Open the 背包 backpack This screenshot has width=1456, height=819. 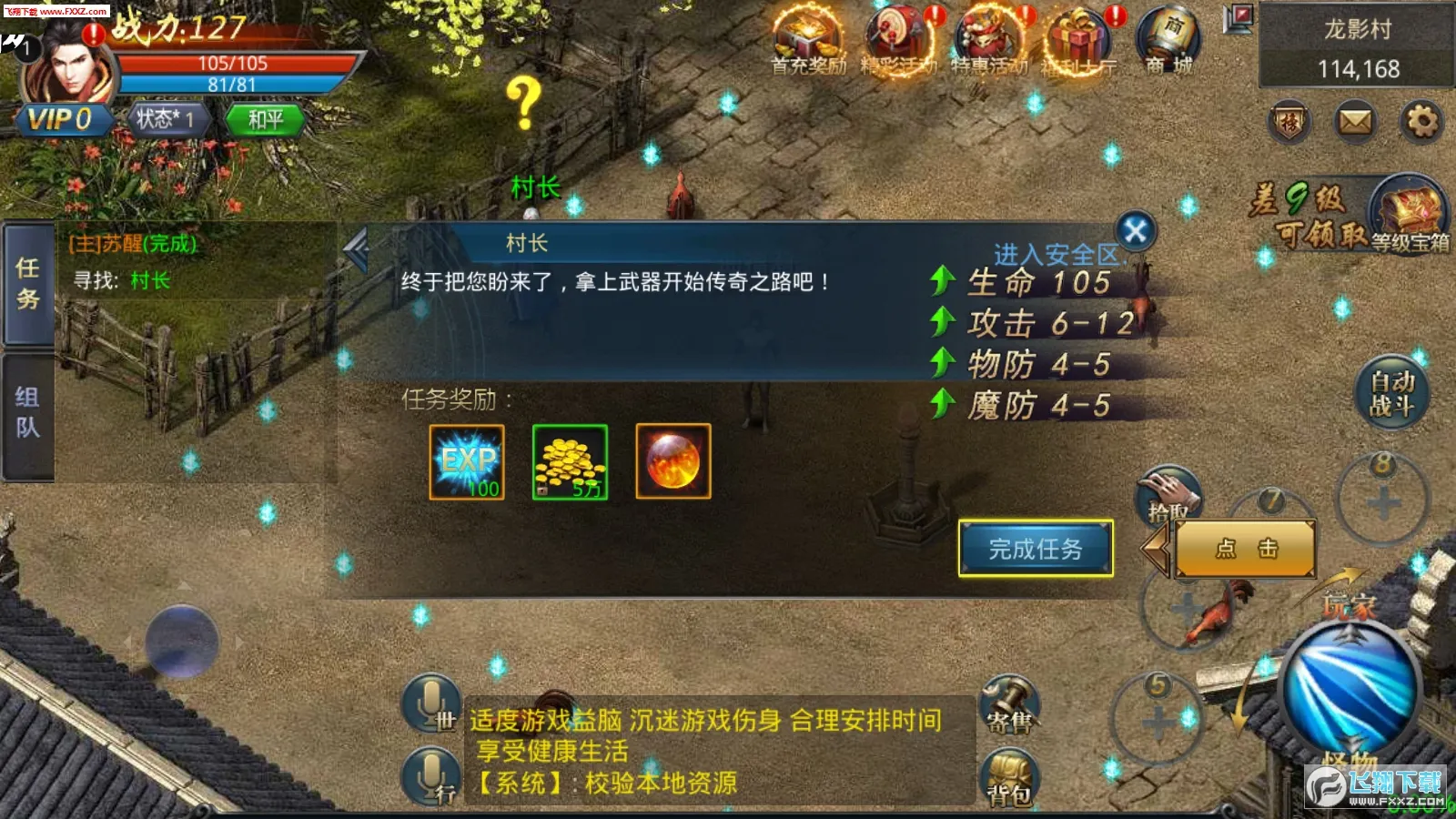1013,775
